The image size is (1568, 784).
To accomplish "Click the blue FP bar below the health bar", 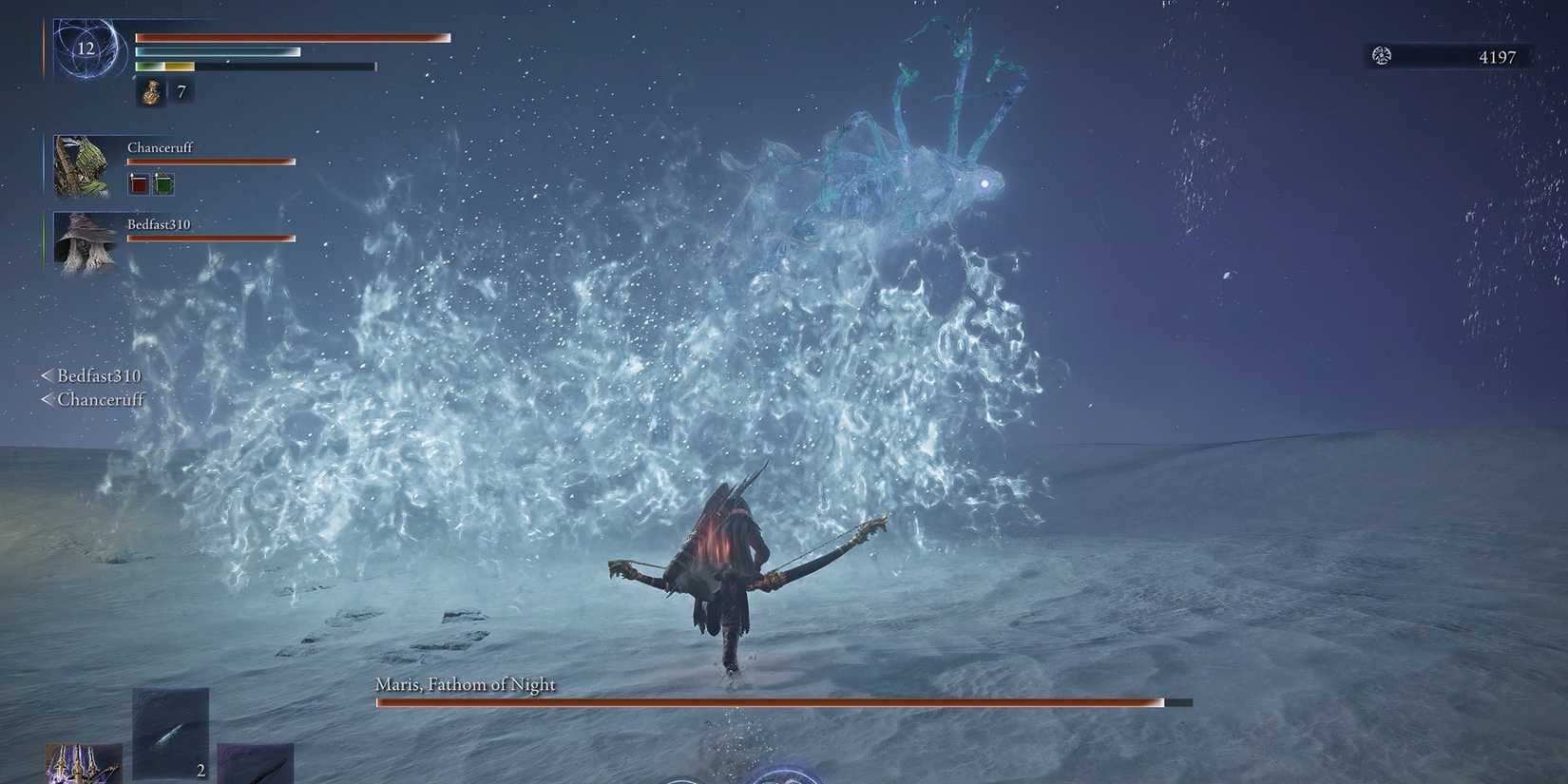I will pos(218,51).
